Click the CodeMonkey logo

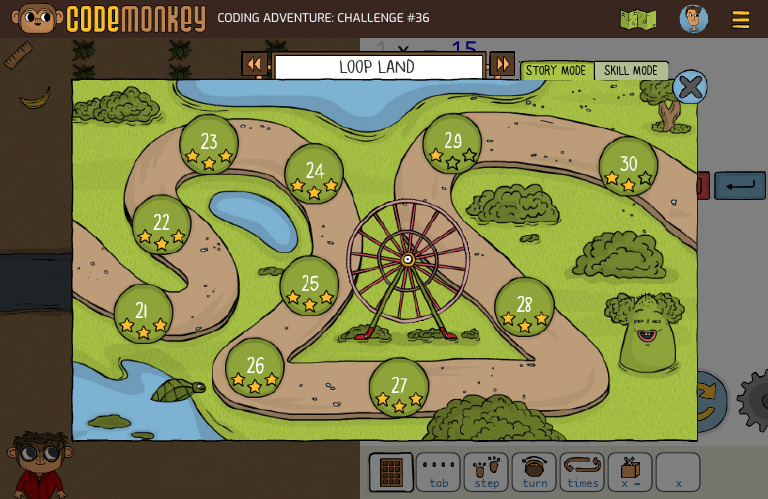tap(108, 19)
